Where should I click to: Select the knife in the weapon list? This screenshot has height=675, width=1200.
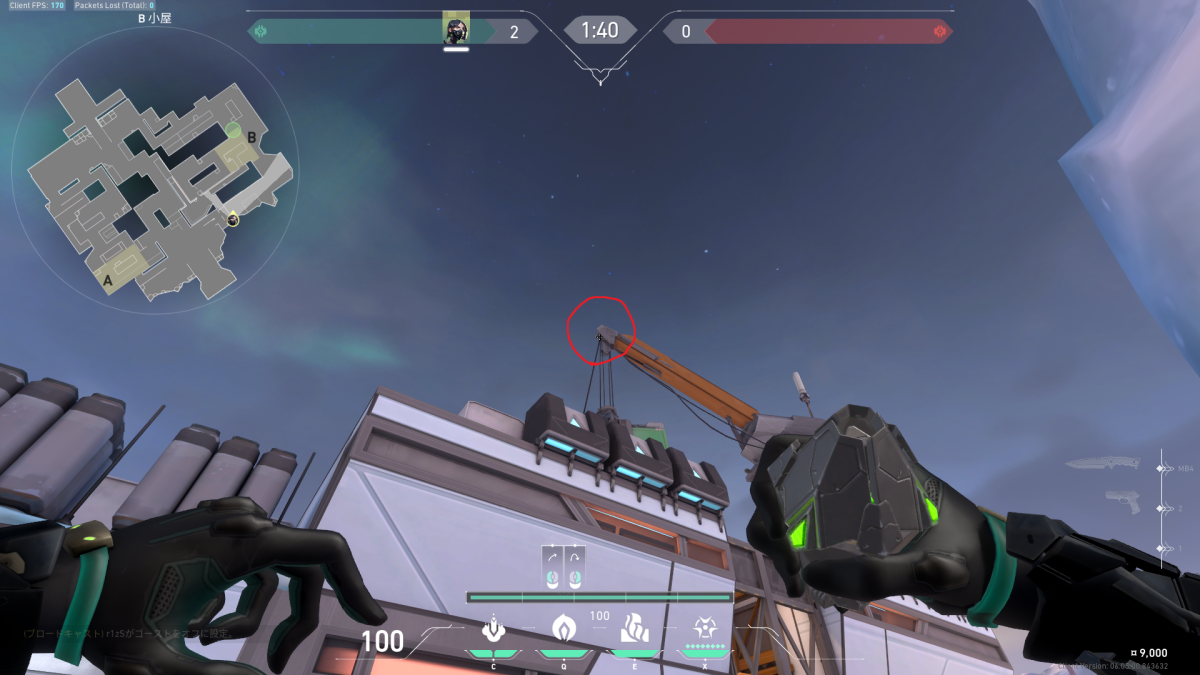(1102, 464)
